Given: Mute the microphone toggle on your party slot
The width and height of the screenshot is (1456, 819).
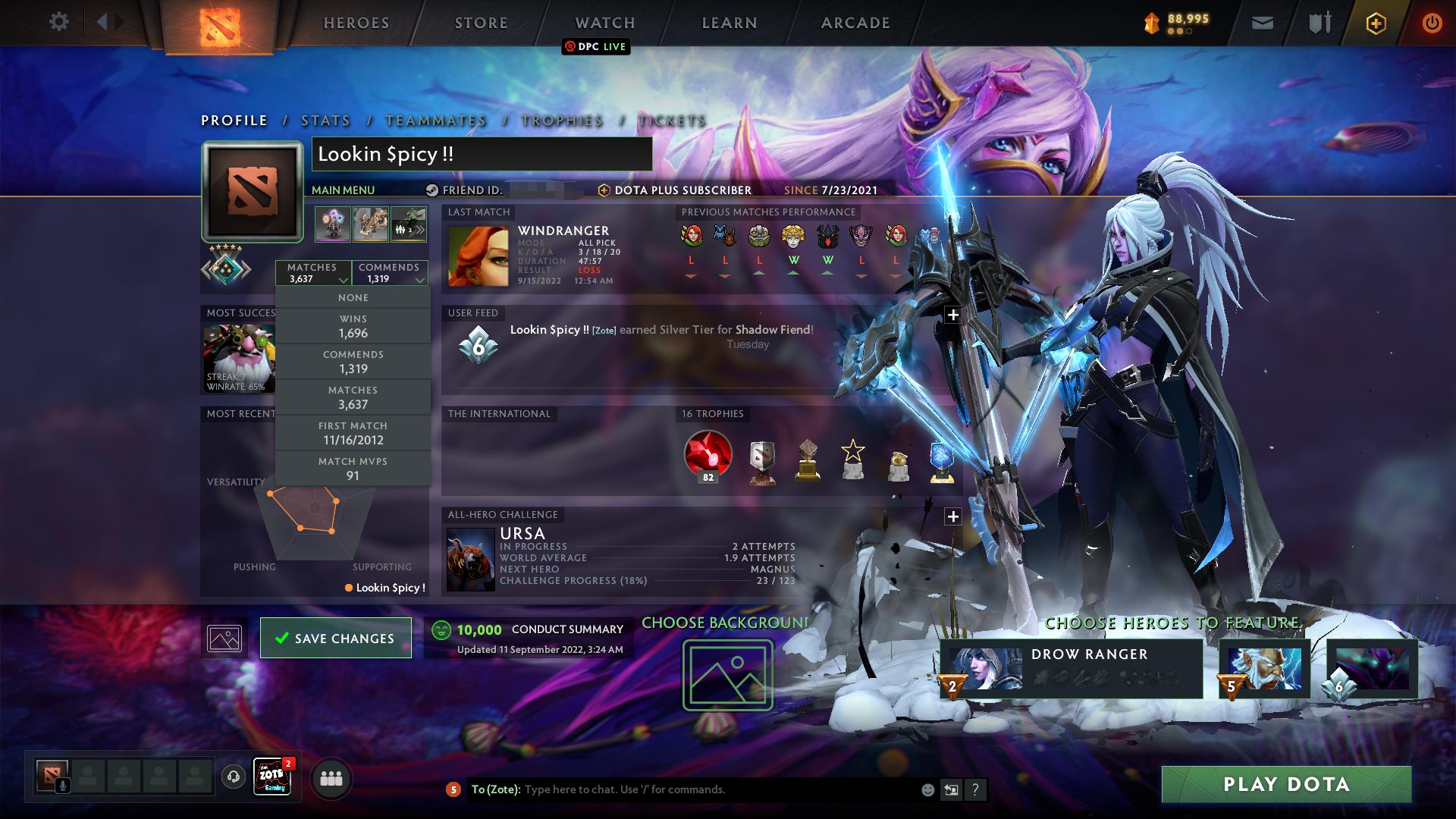Looking at the screenshot, I should point(61,786).
